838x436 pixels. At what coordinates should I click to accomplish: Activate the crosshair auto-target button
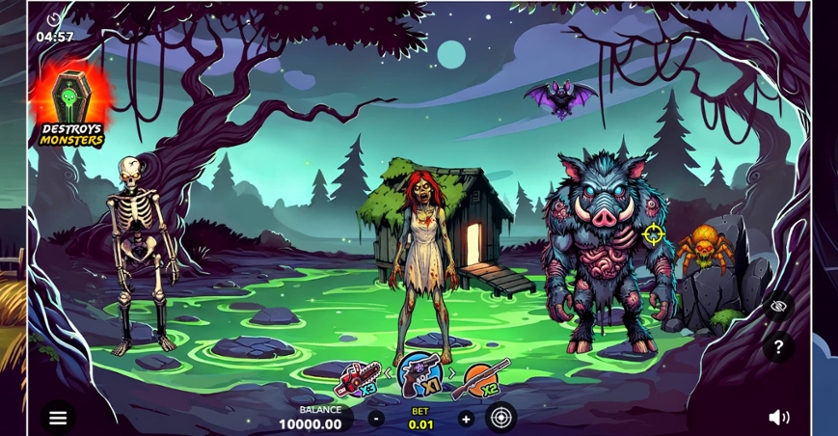[x=501, y=417]
